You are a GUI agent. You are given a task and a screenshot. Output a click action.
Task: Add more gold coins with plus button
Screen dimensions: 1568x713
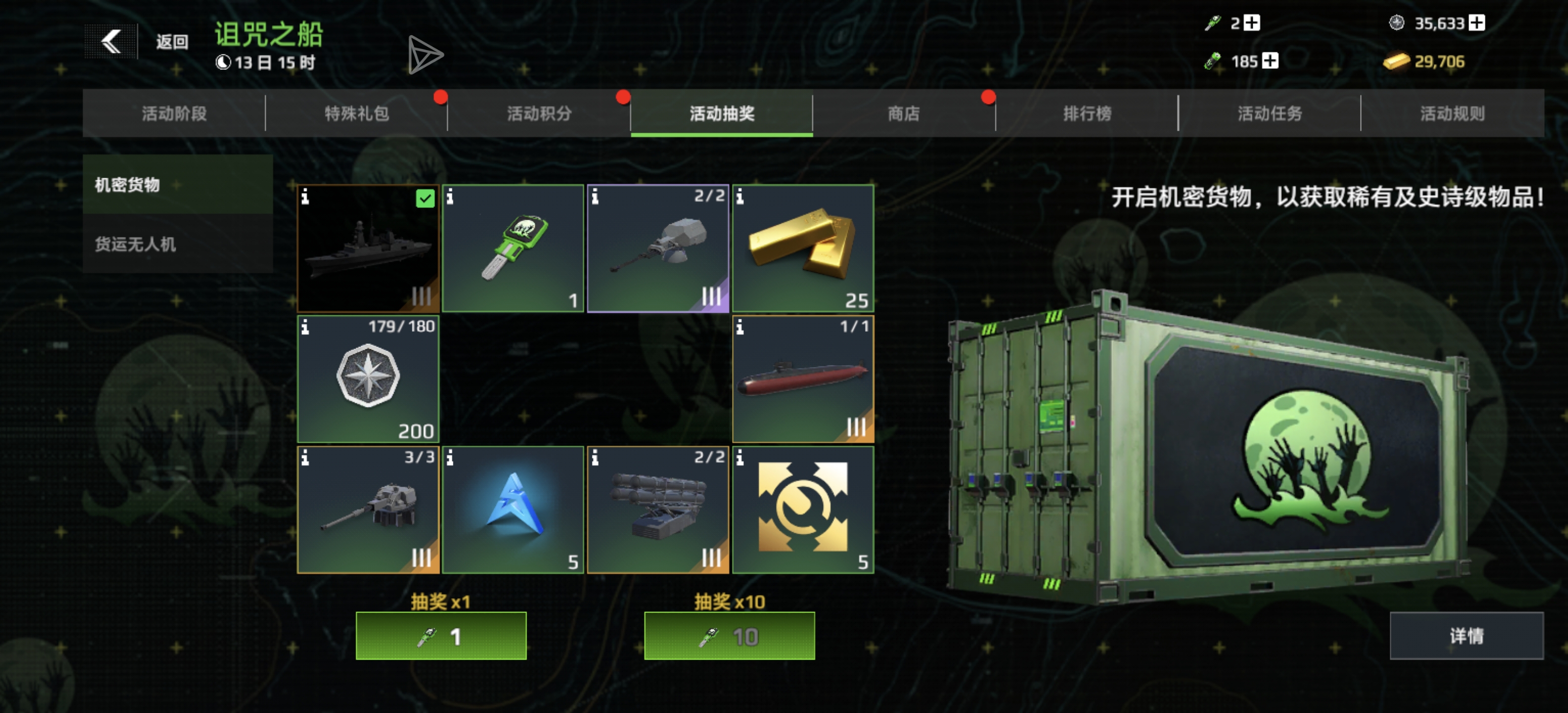[1477, 22]
